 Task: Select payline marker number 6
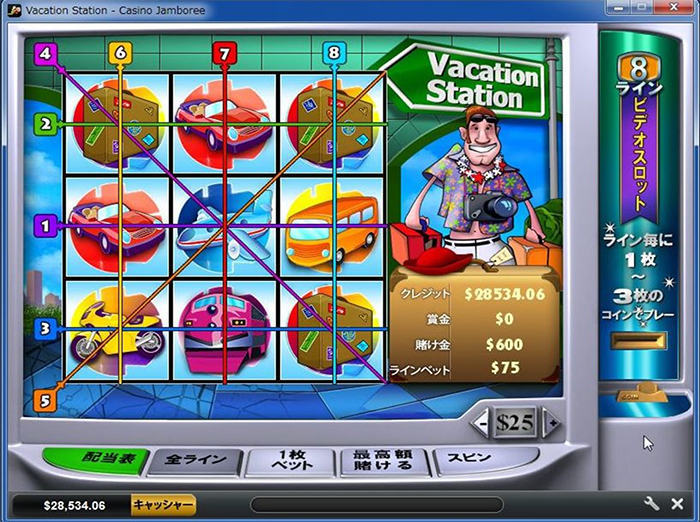pos(120,52)
